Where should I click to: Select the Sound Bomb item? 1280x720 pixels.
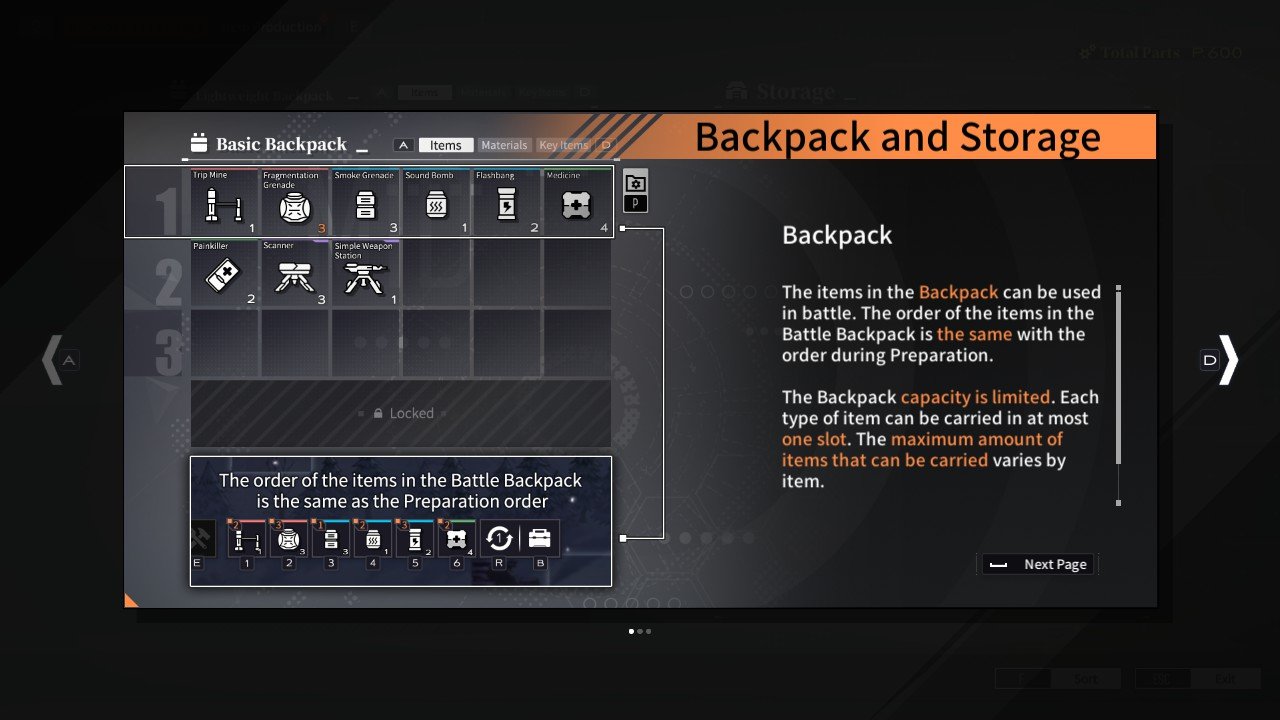436,202
